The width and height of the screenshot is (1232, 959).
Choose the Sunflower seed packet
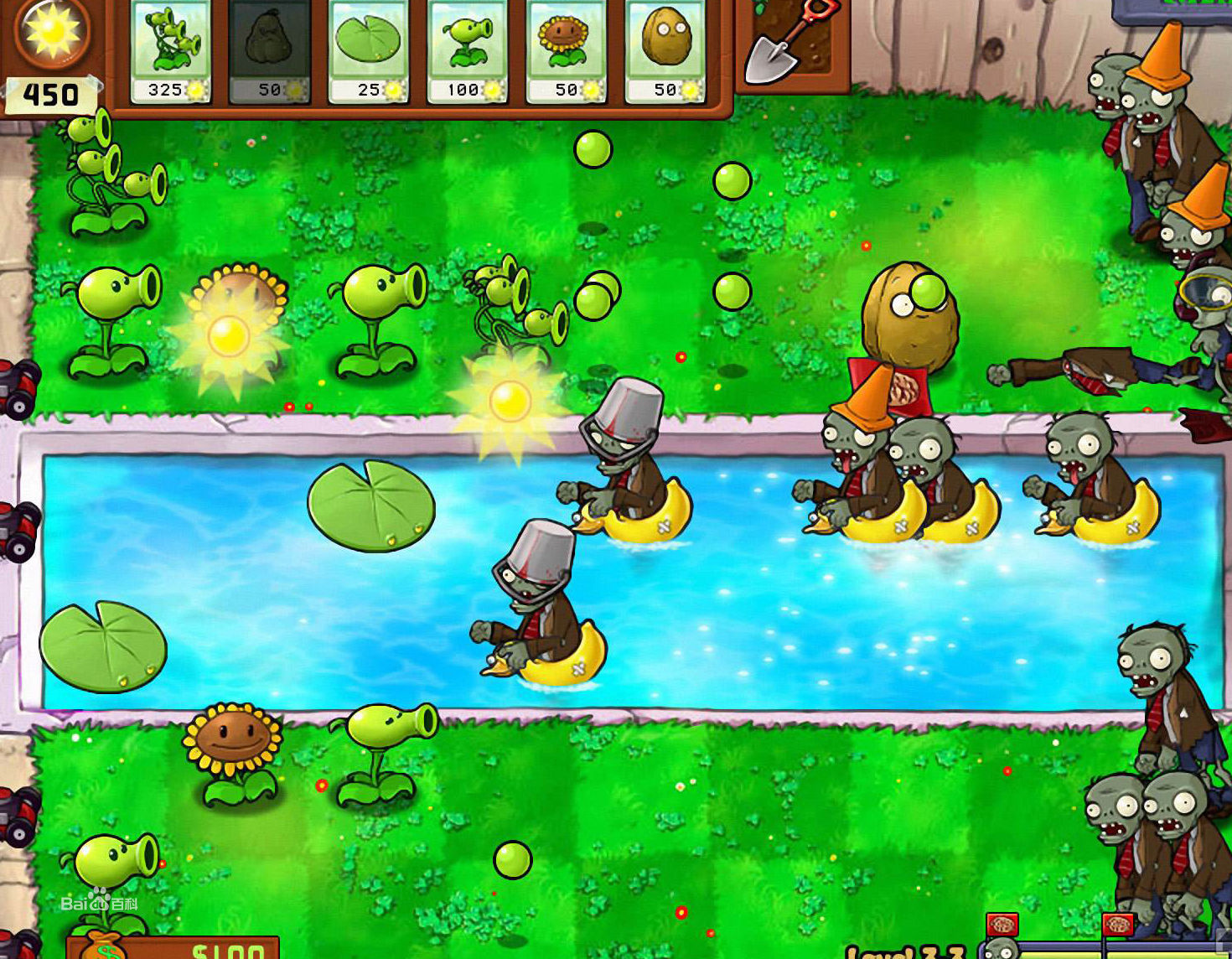[567, 52]
